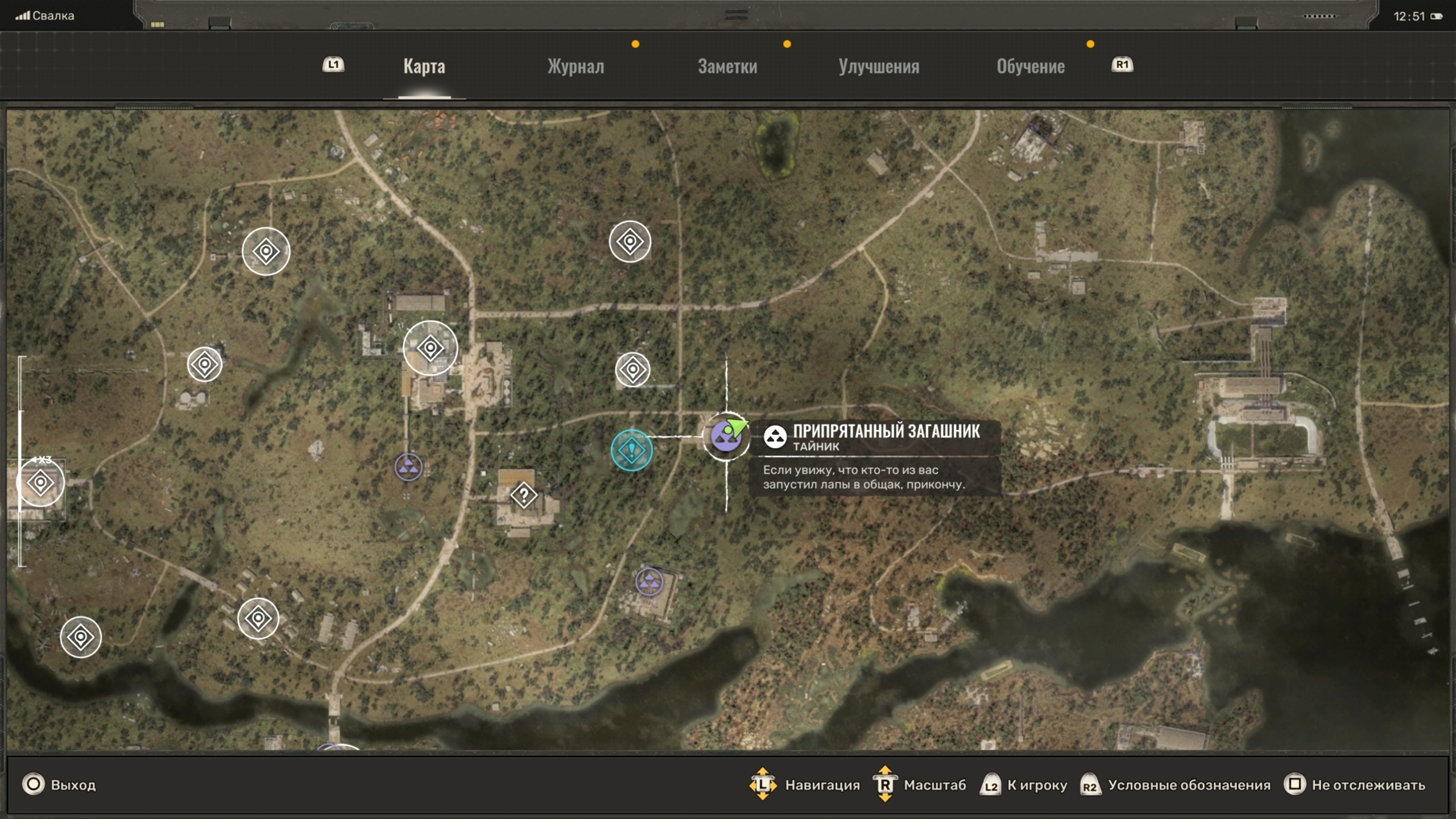Select the Обучение tab
The image size is (1456, 819).
[1031, 67]
